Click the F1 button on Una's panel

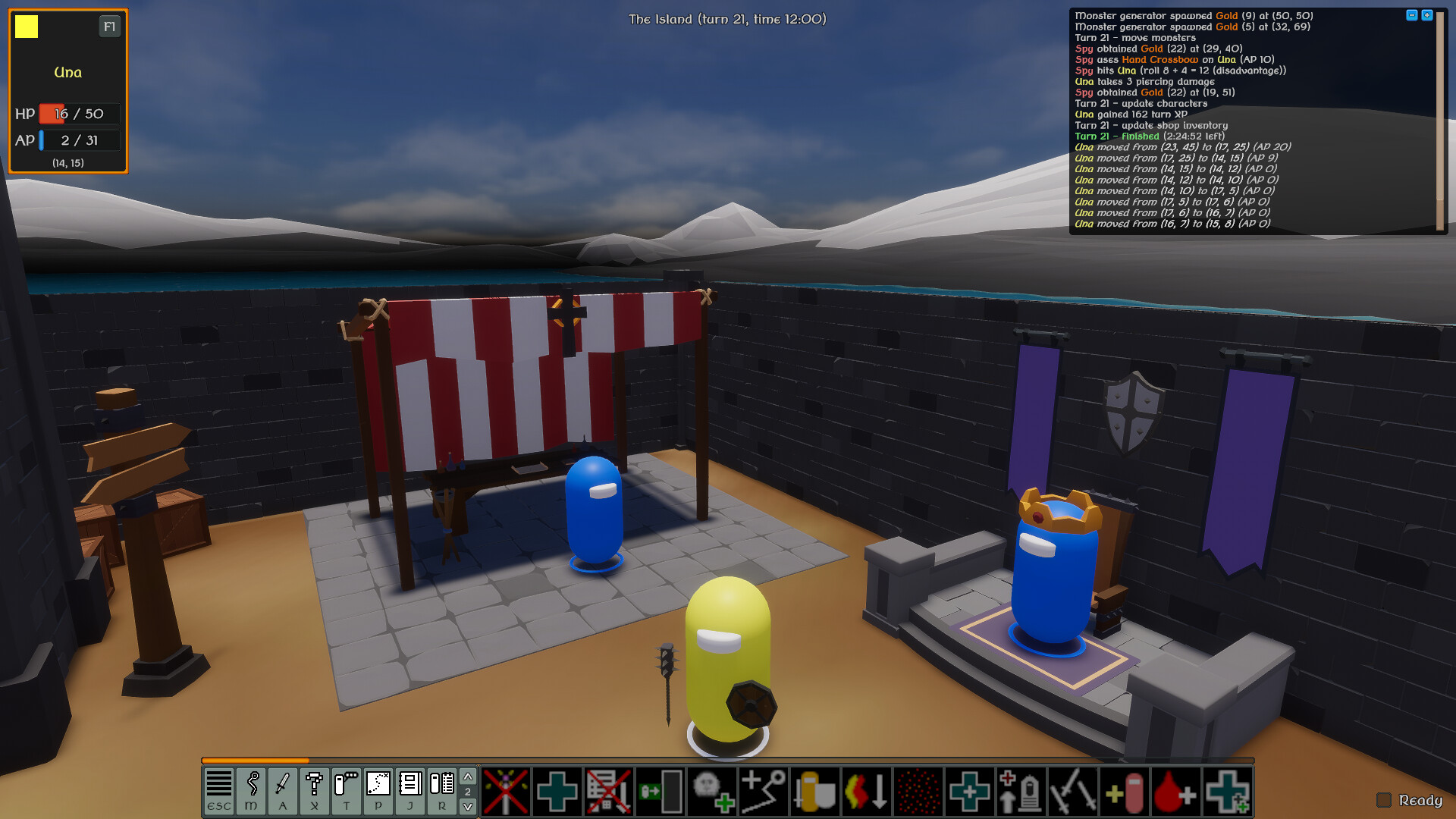(x=109, y=26)
